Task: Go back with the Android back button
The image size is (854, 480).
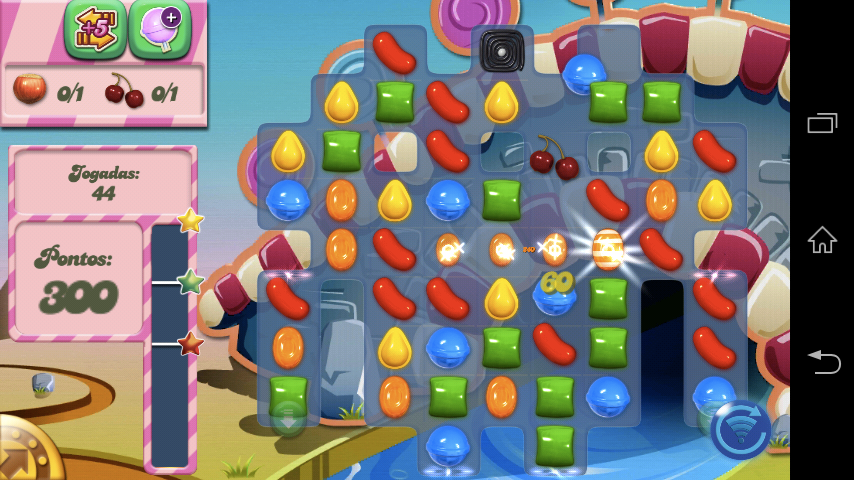Action: [x=822, y=361]
